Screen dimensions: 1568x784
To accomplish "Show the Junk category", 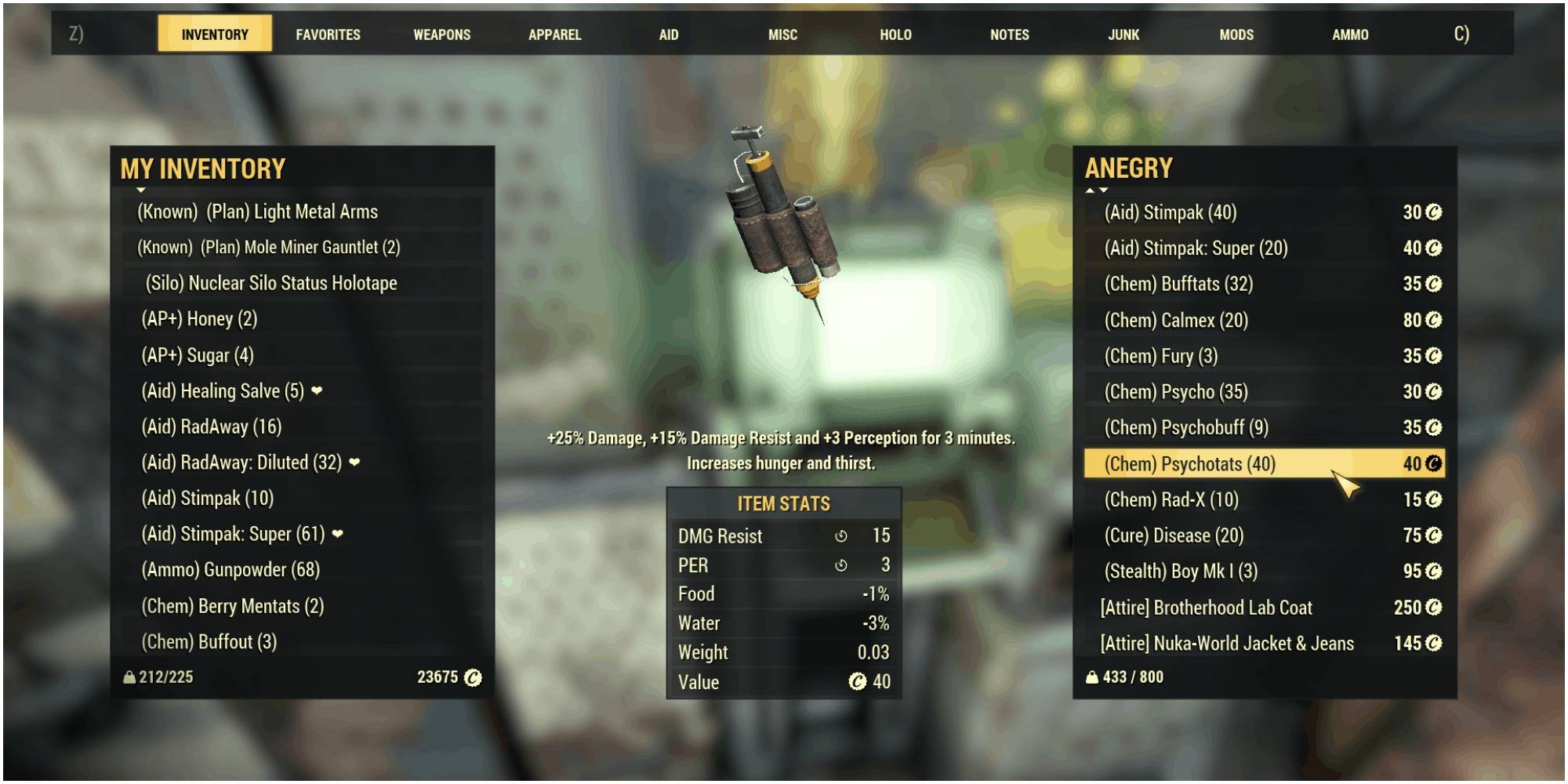I will [1123, 34].
